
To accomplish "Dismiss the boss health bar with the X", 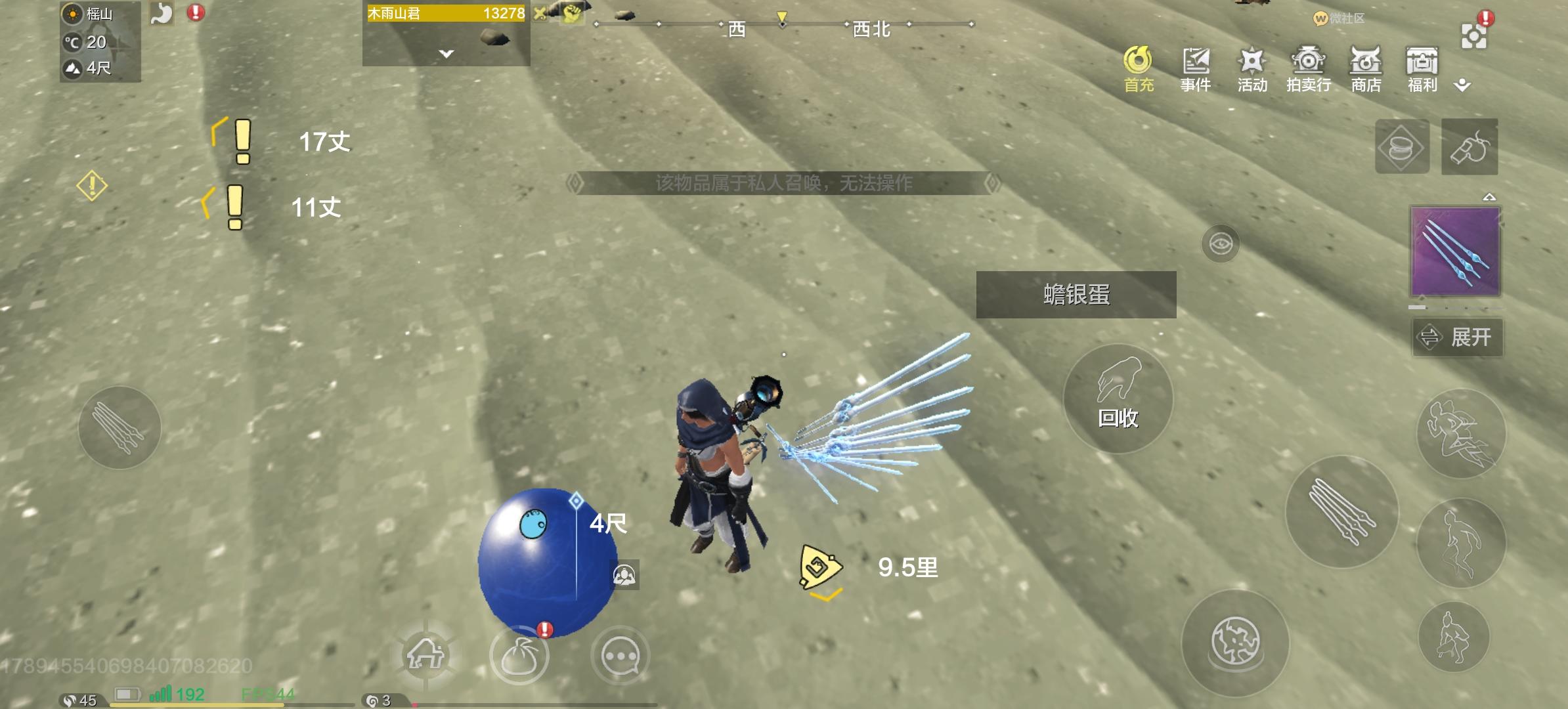I will pos(540,14).
